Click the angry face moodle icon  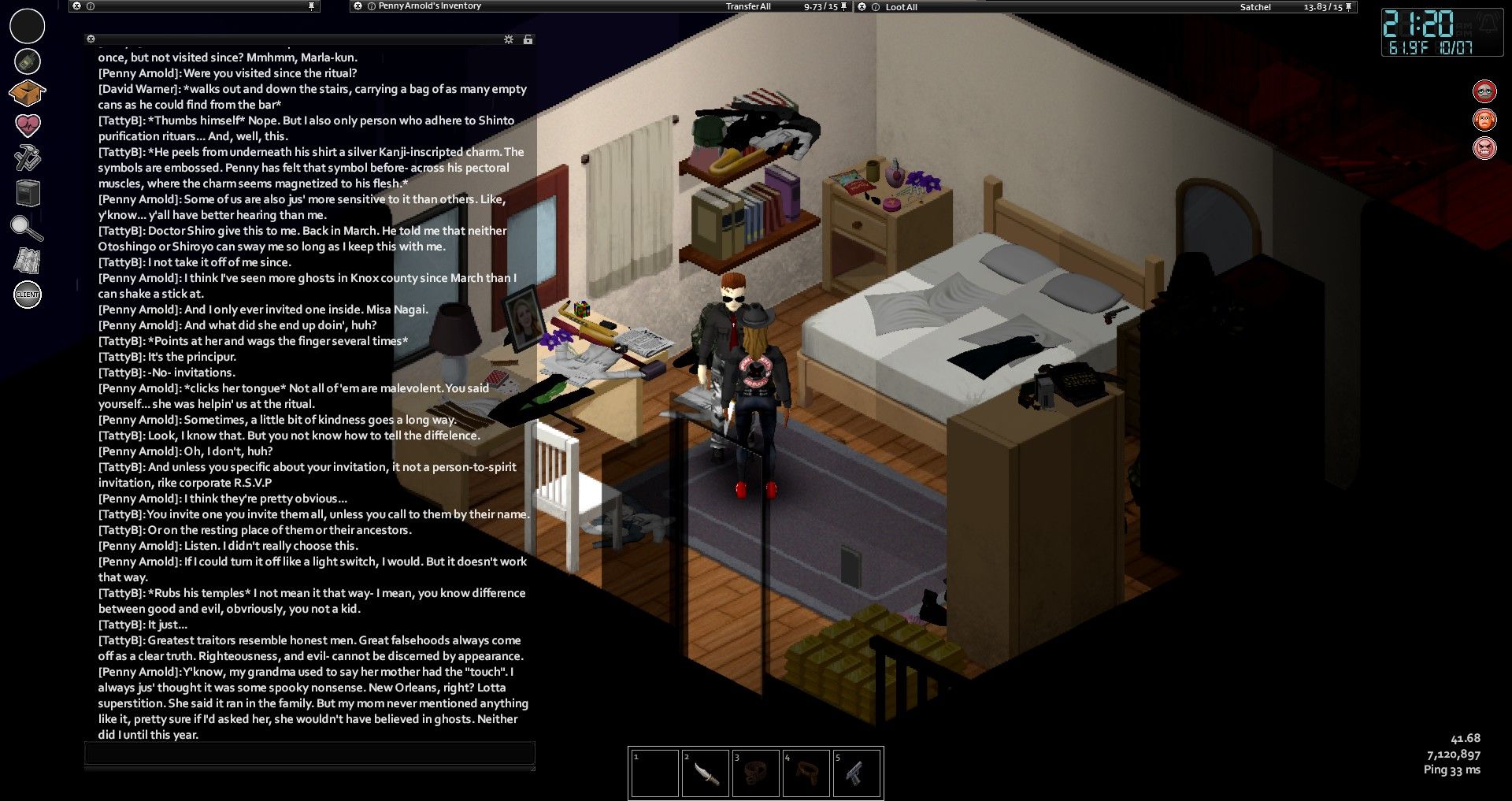coord(1484,148)
